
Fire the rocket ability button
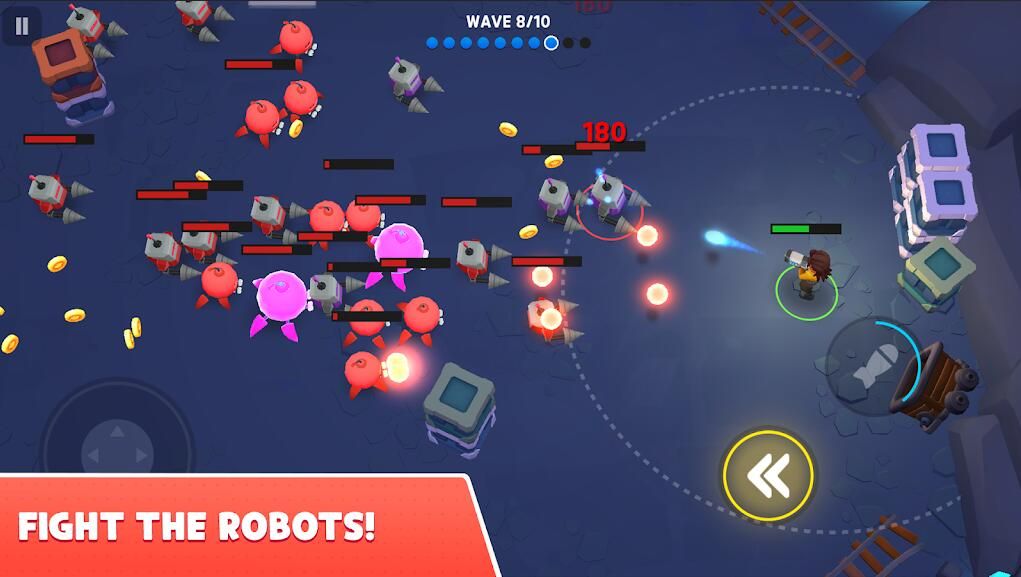pyautogui.click(x=872, y=367)
